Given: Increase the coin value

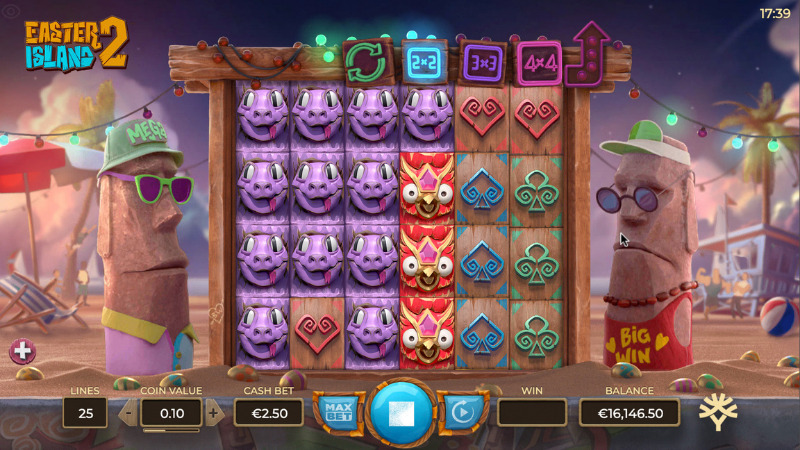Looking at the screenshot, I should 213,412.
